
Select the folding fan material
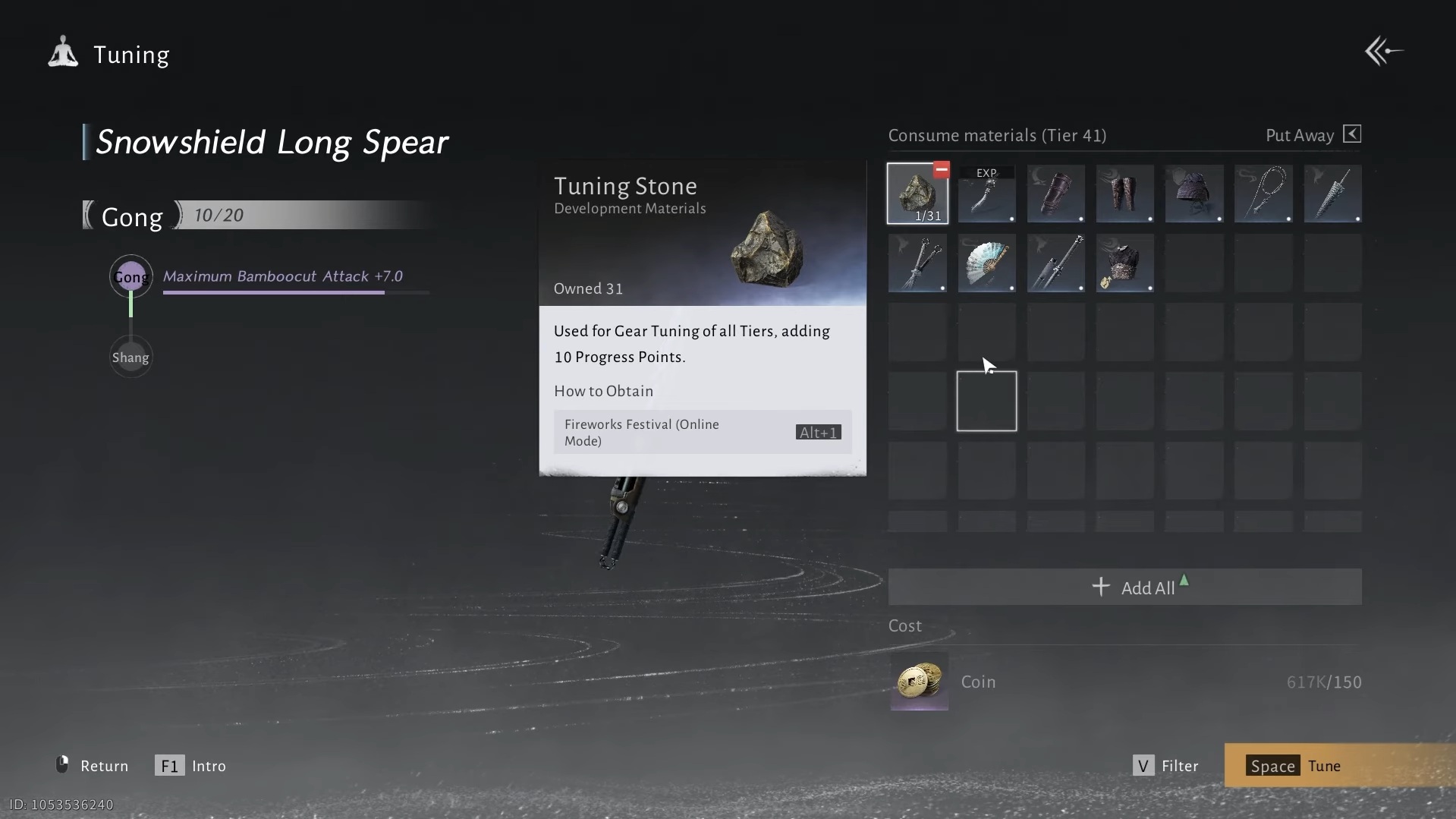pyautogui.click(x=987, y=263)
